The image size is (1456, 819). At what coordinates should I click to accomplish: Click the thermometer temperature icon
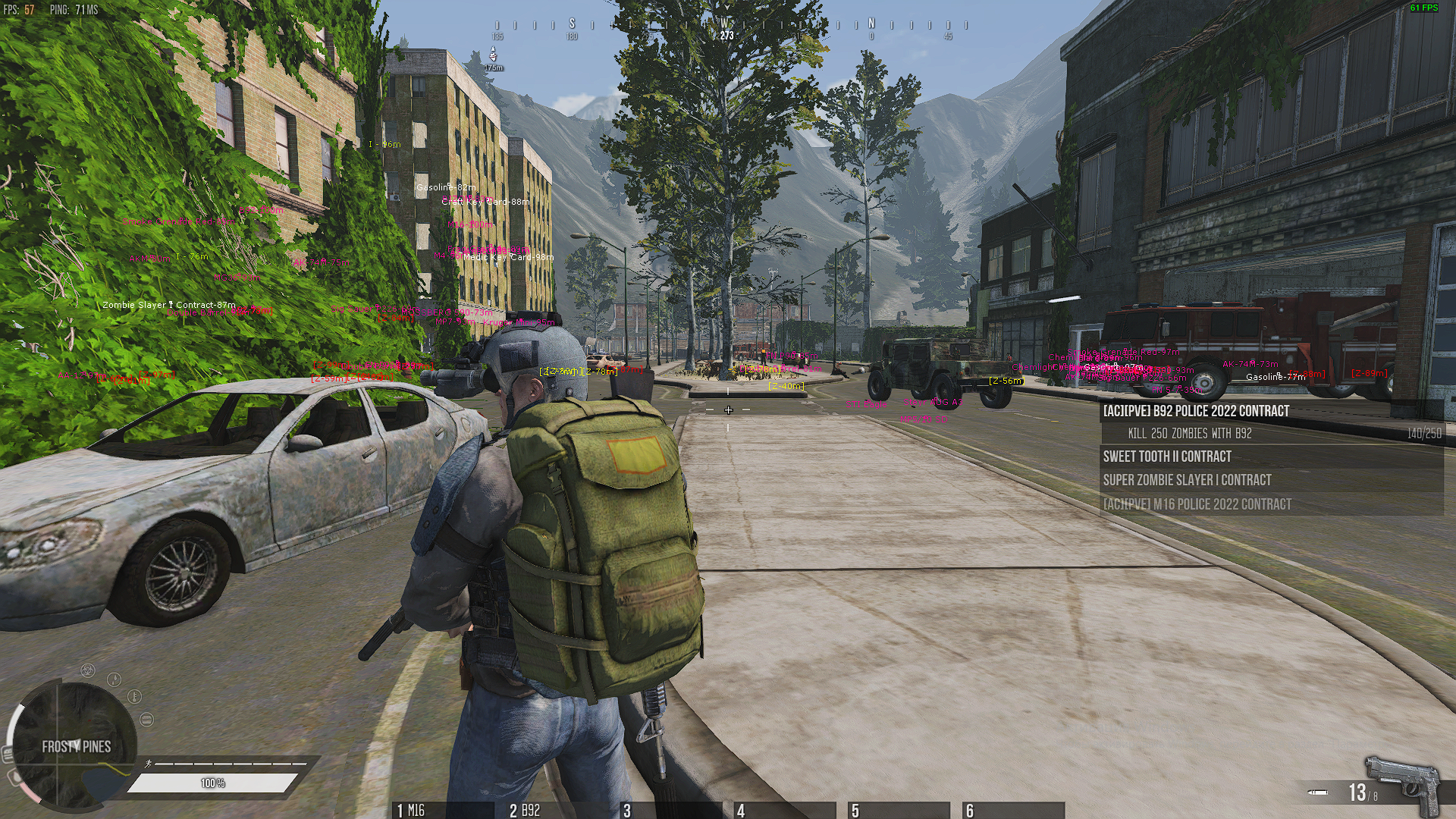click(x=135, y=696)
